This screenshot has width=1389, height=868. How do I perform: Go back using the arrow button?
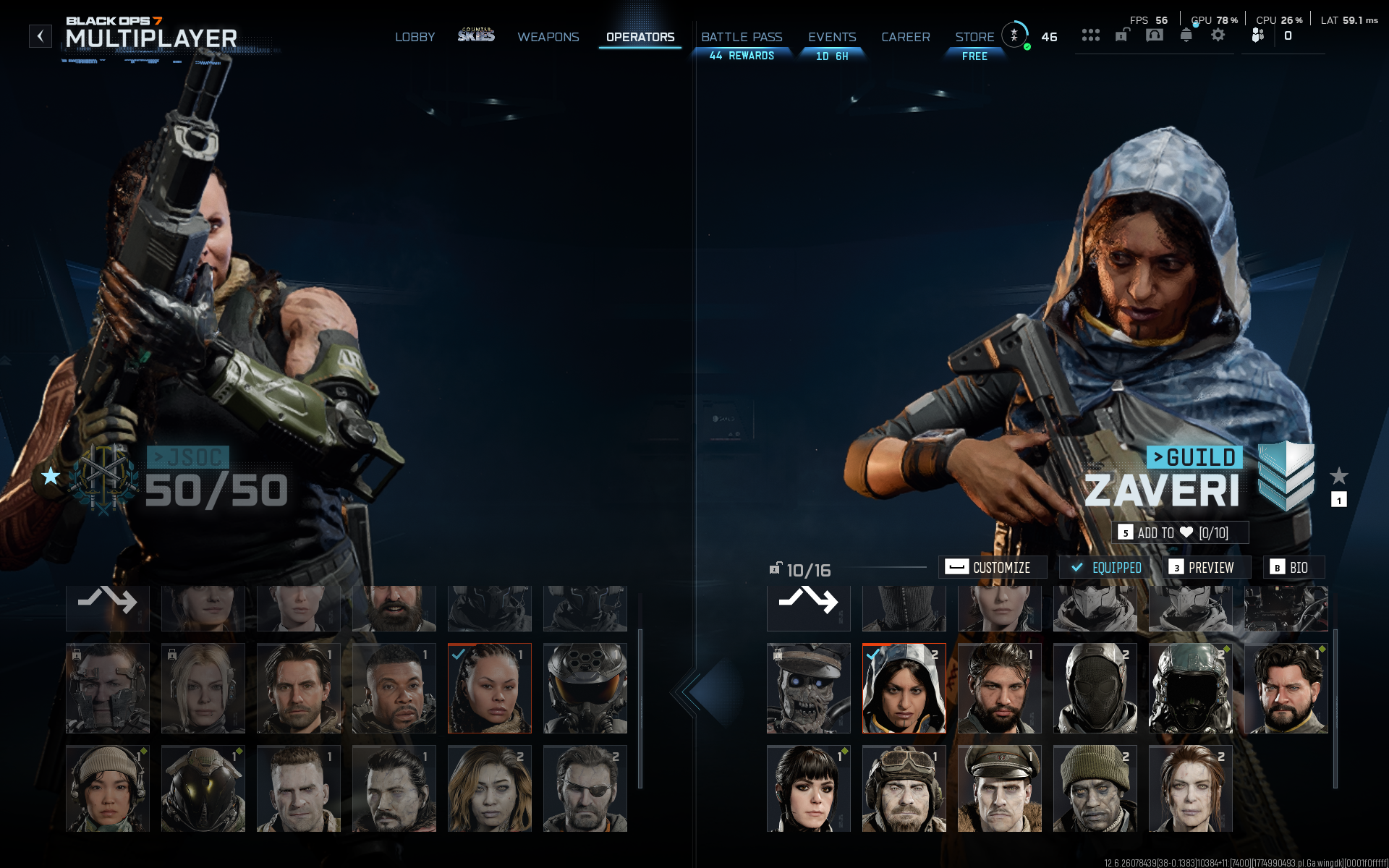point(41,36)
